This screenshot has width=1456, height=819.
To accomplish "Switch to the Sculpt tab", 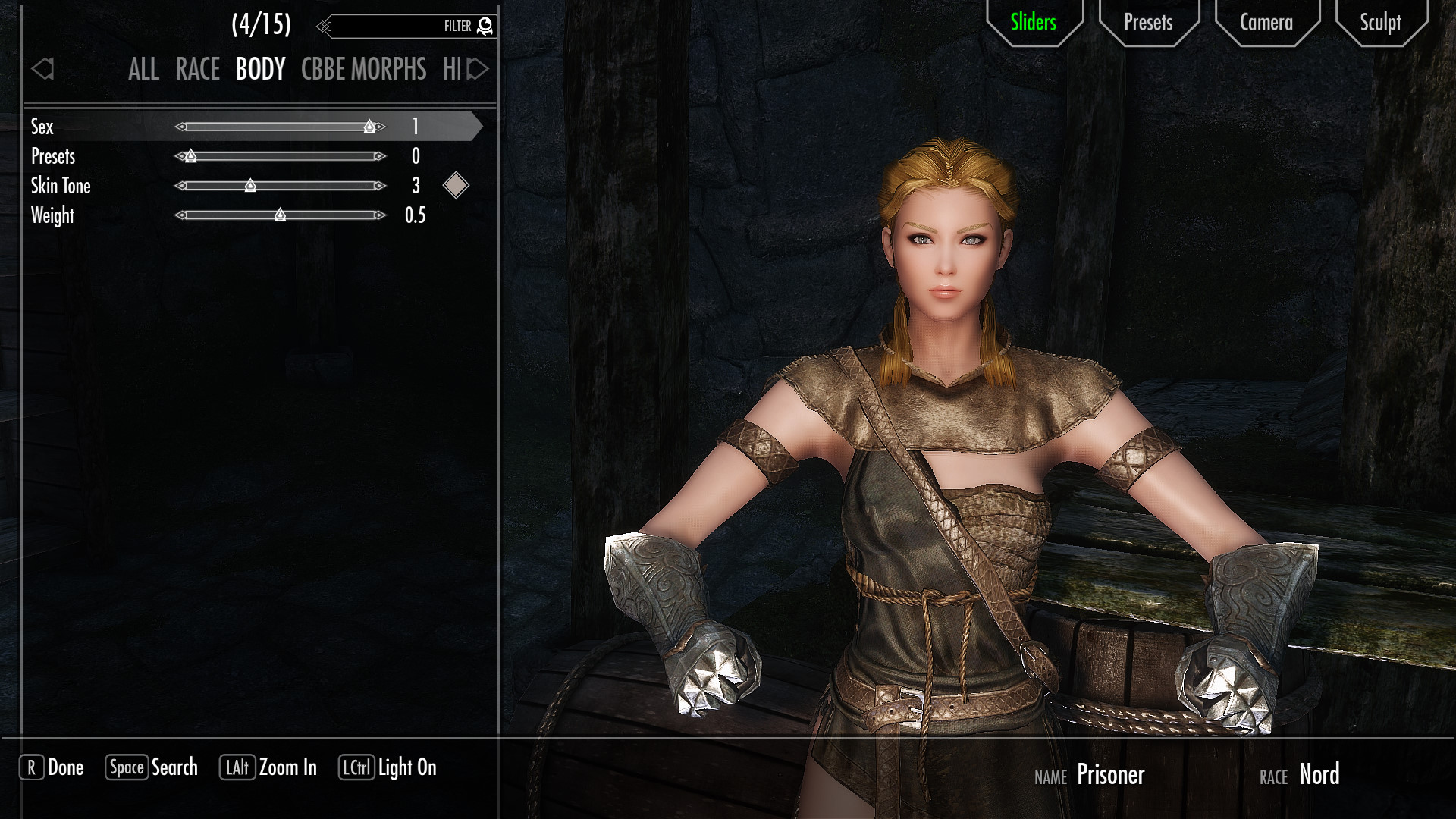I will pos(1380,23).
